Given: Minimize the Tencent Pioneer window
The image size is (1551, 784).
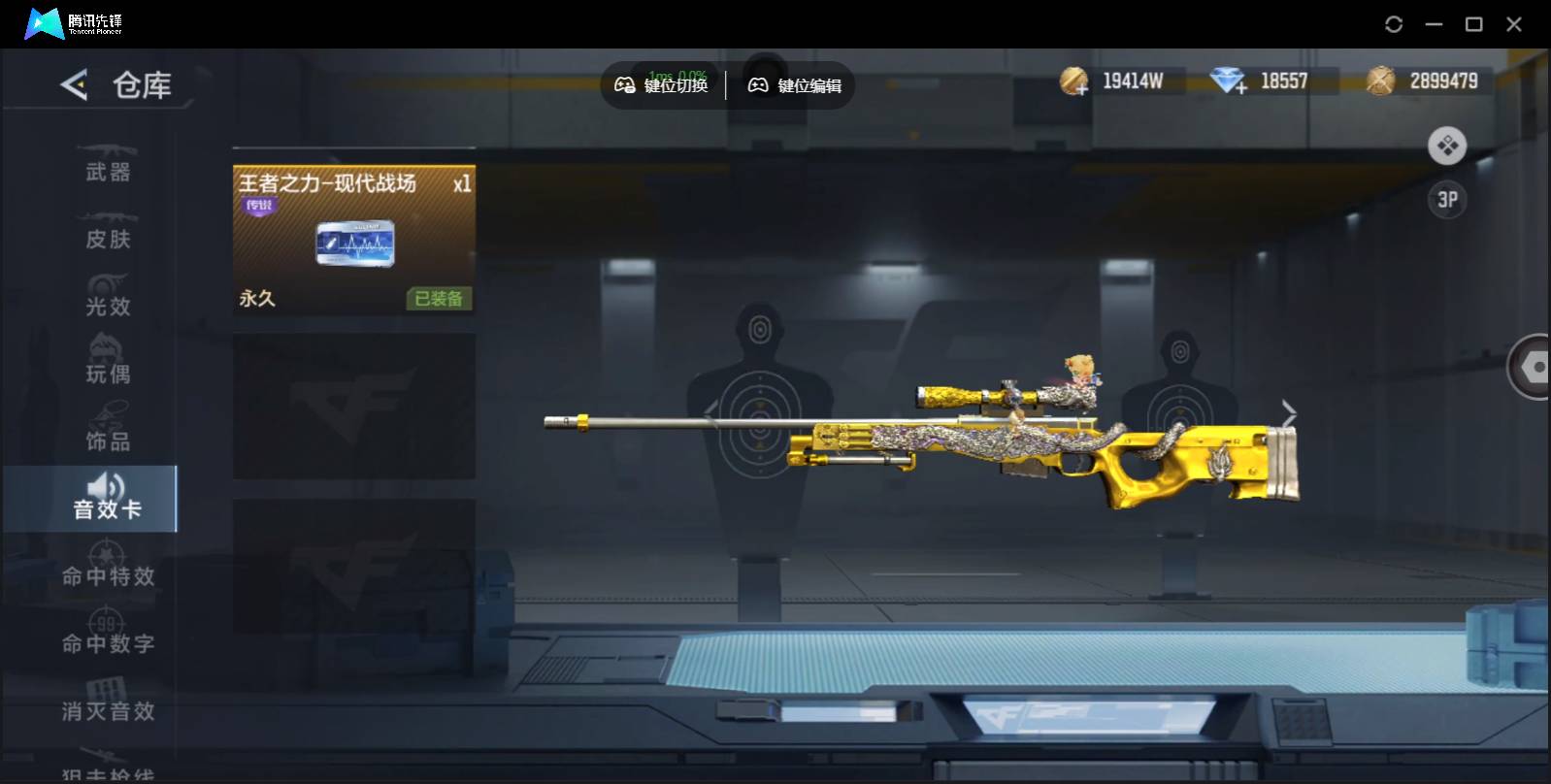Looking at the screenshot, I should [x=1434, y=24].
